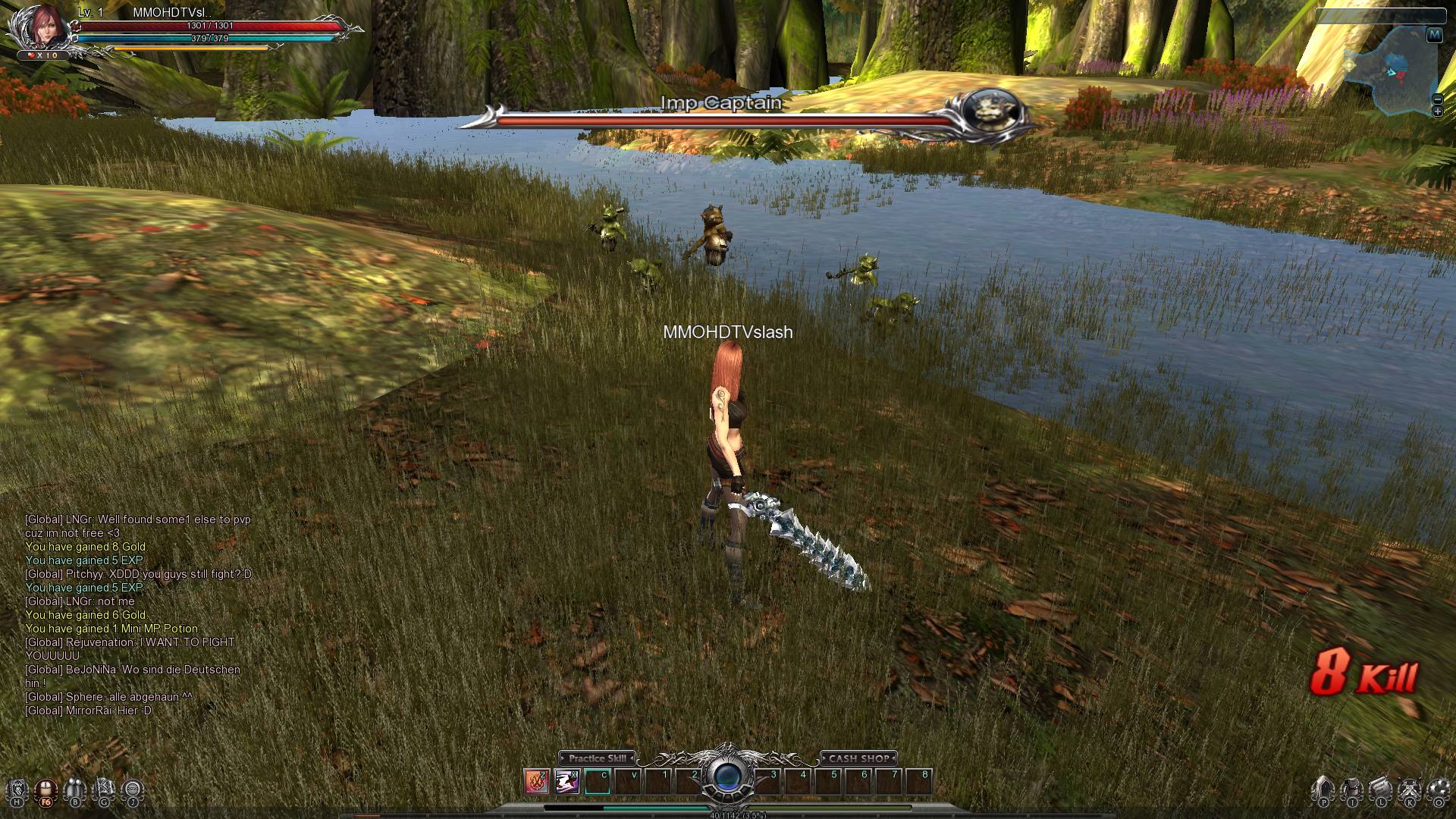Open the banner icon labeled G
The image size is (1456, 819).
(x=104, y=790)
